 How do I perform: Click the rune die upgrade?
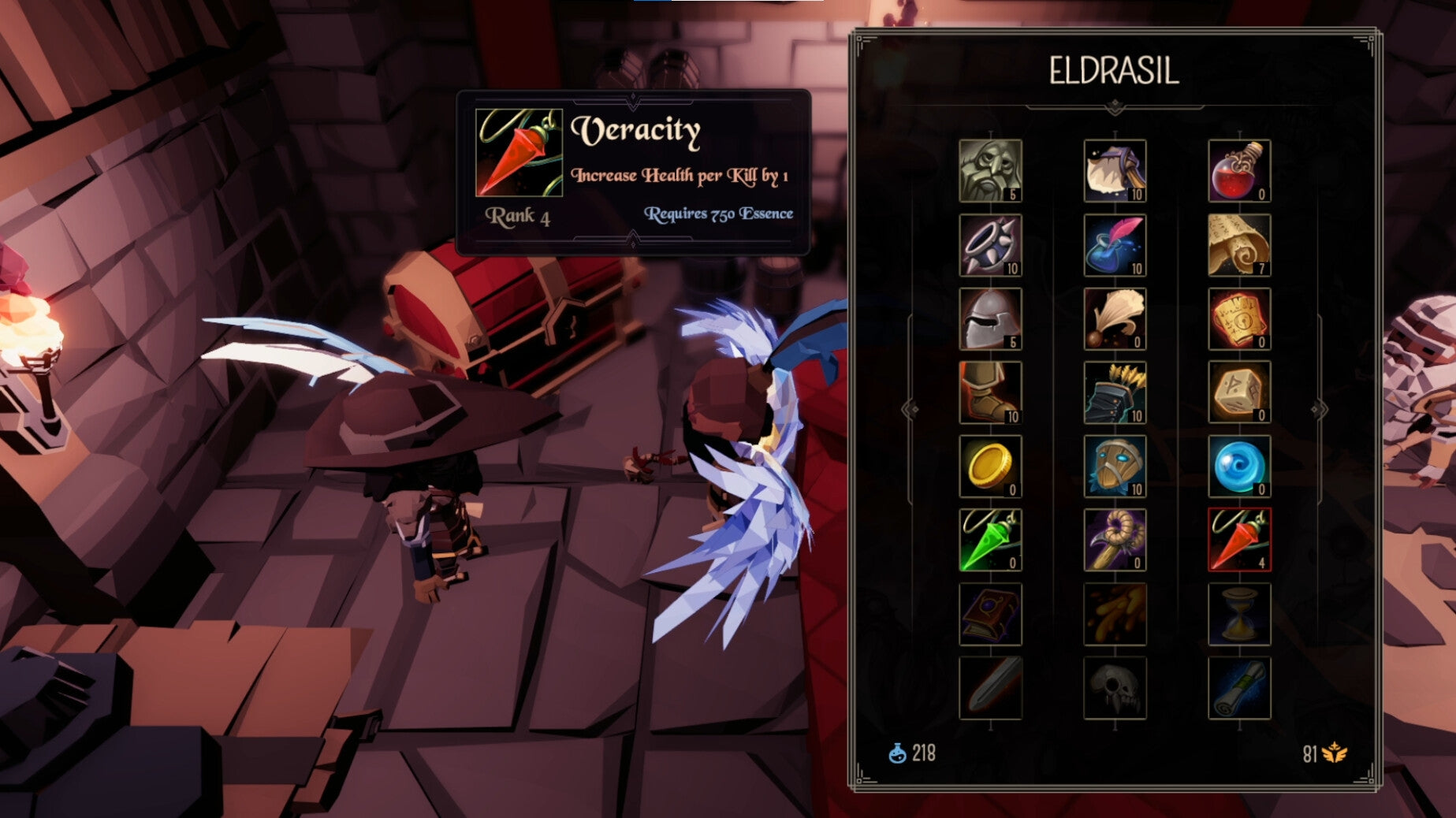[1239, 390]
